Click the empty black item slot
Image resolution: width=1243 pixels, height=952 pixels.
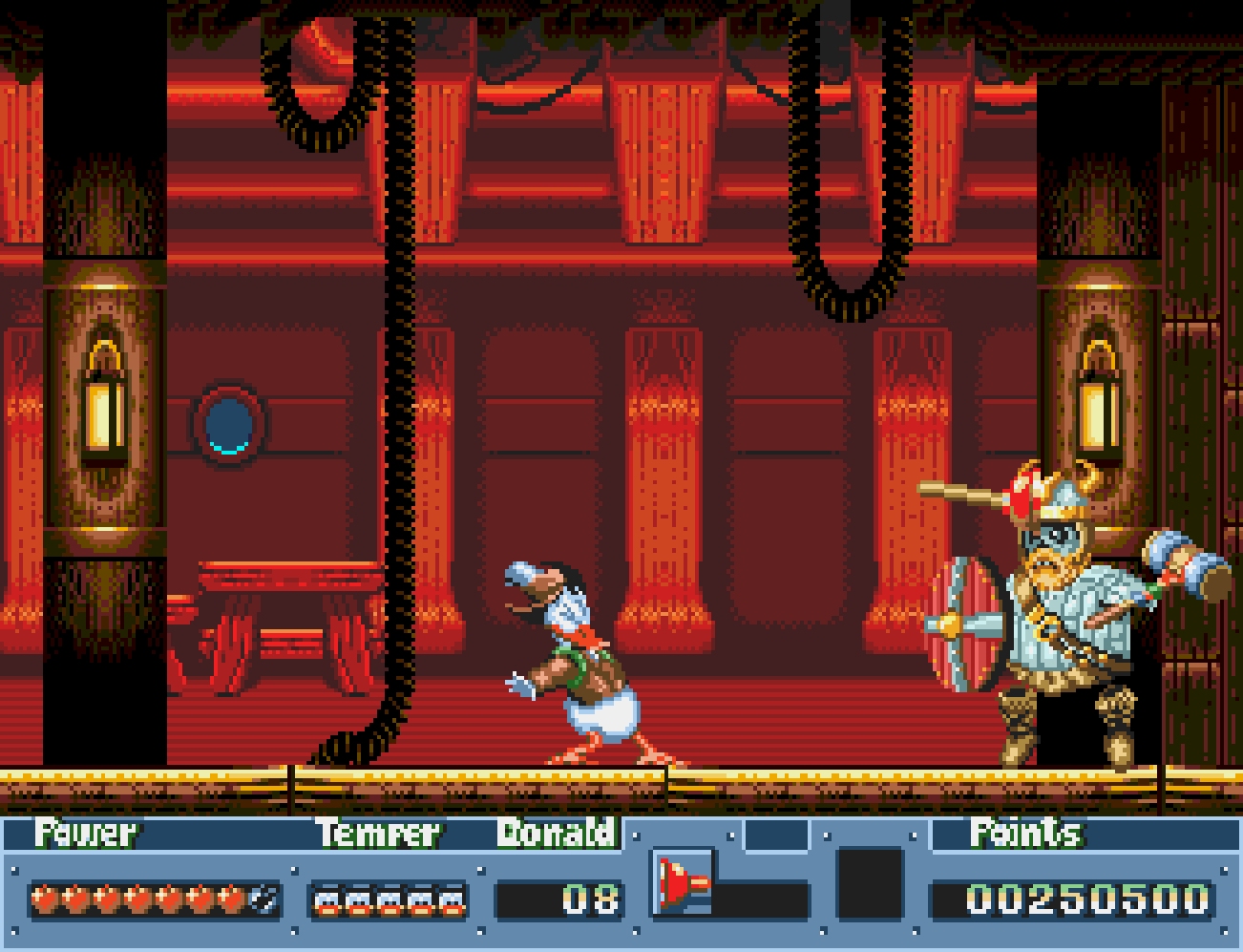(x=870, y=883)
